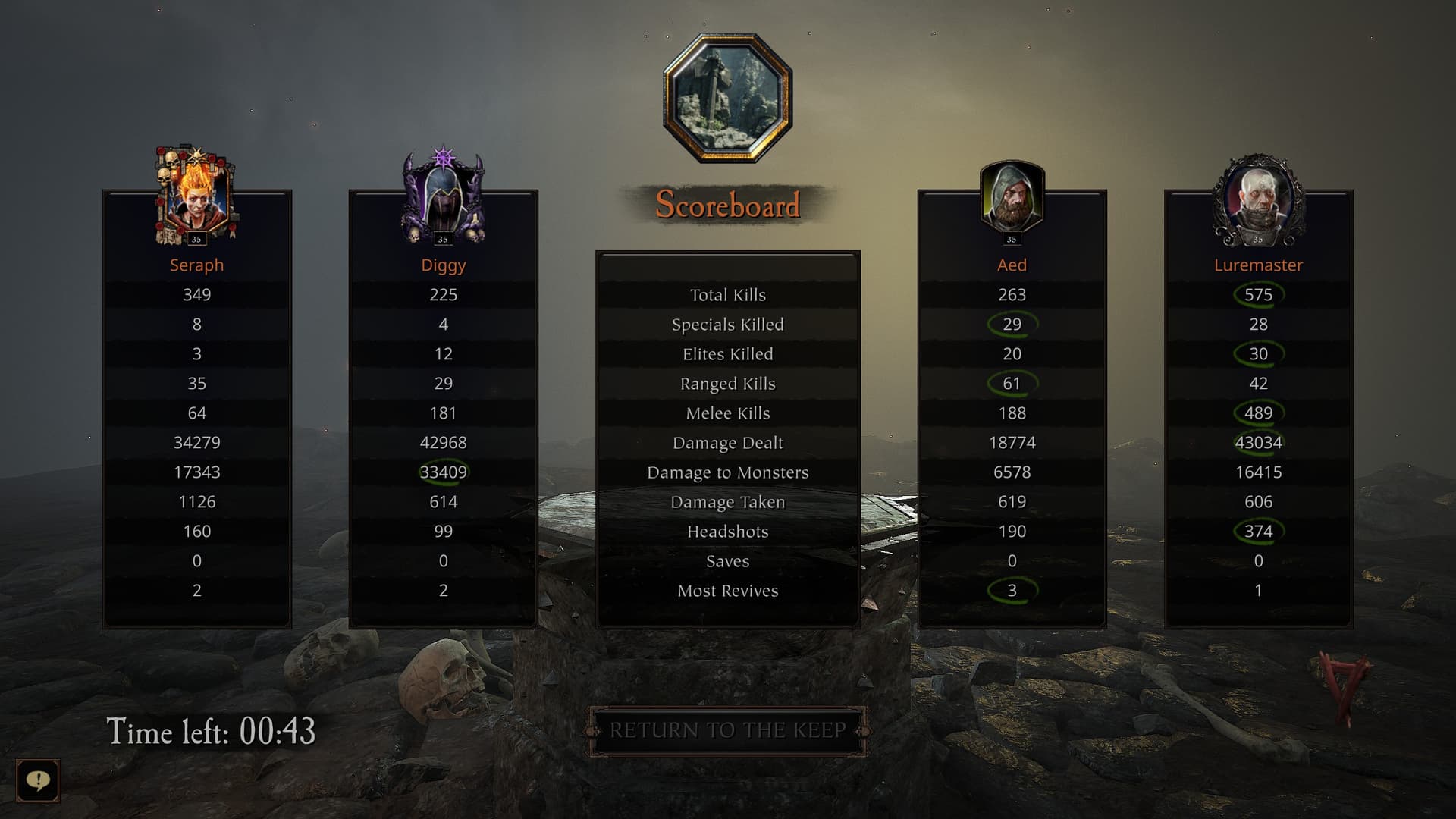Select Aed's bearded hooded portrait
Viewport: 1456px width, 819px height.
tap(1012, 198)
